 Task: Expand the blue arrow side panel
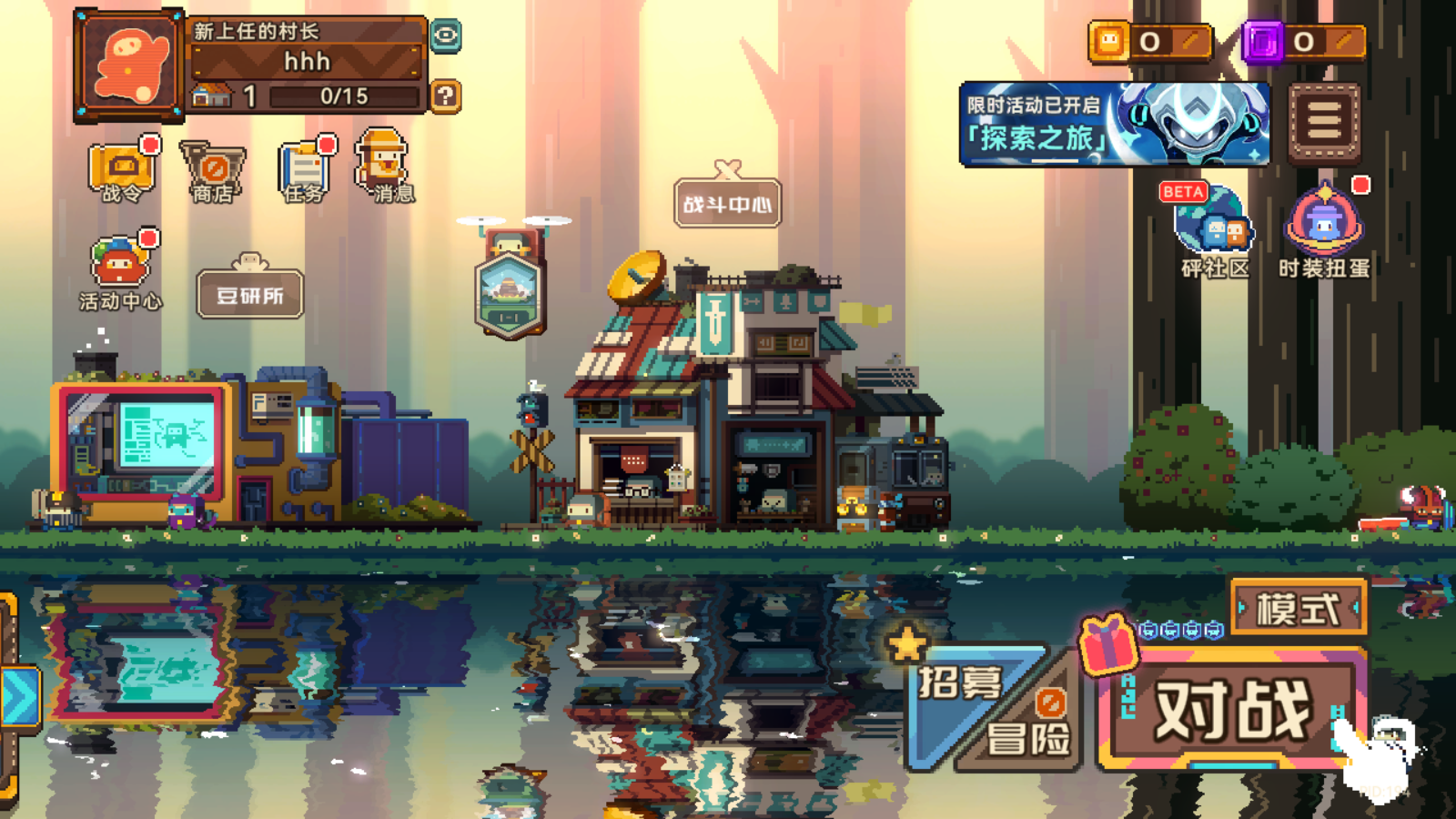(x=18, y=697)
